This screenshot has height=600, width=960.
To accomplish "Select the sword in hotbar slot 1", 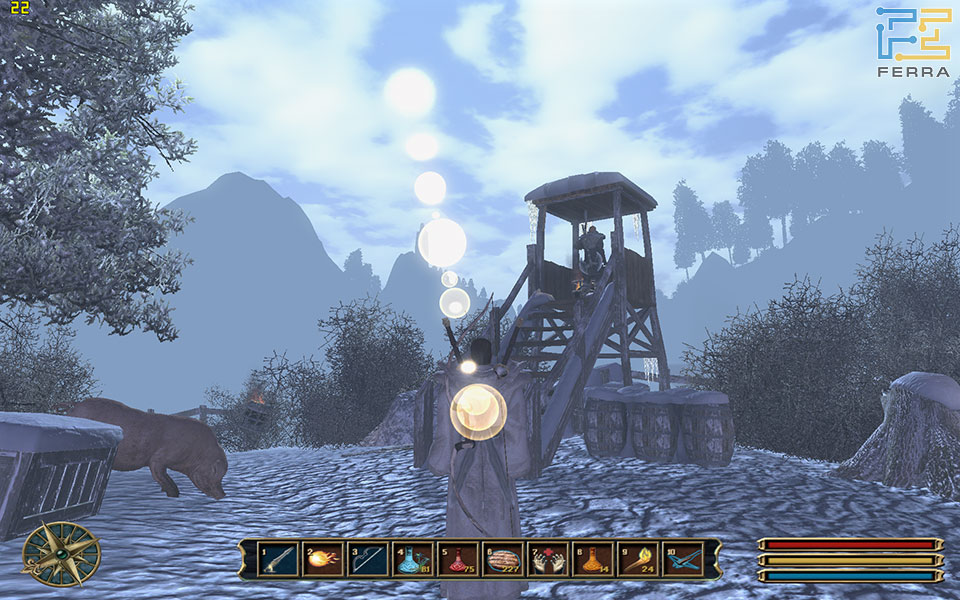I will pyautogui.click(x=277, y=558).
